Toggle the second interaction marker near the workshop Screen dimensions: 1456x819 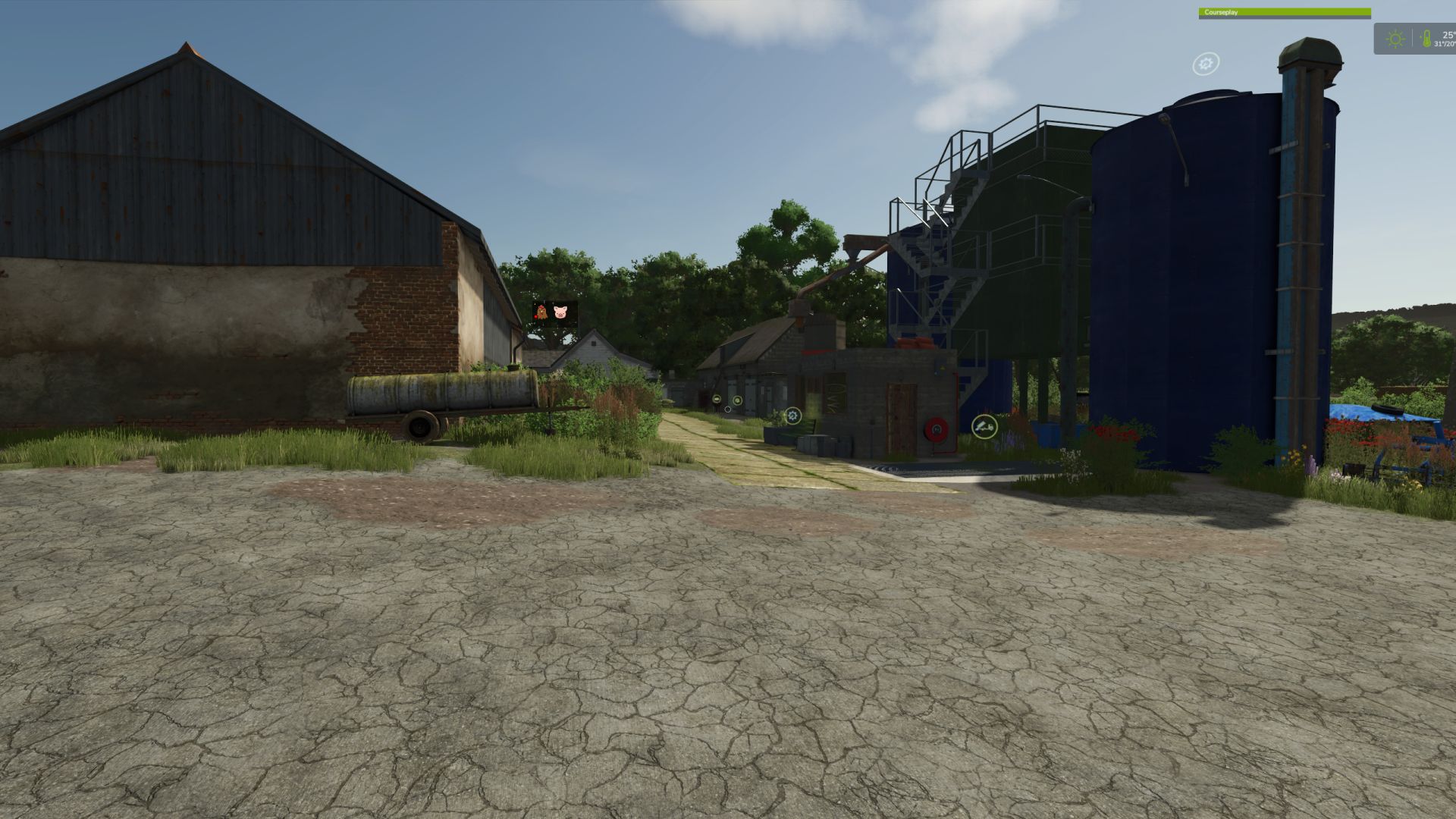click(x=736, y=400)
